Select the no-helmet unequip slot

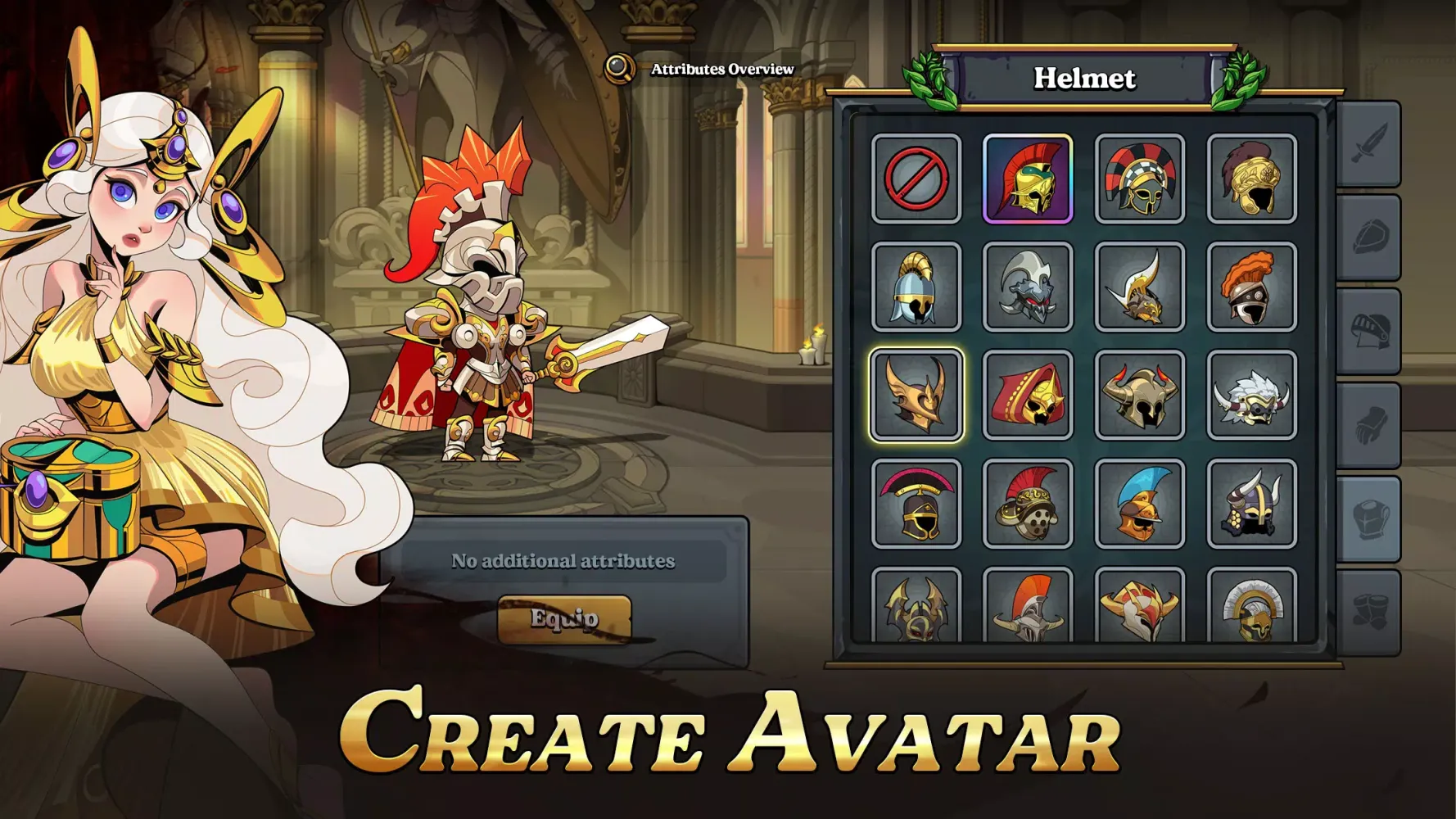(x=916, y=179)
